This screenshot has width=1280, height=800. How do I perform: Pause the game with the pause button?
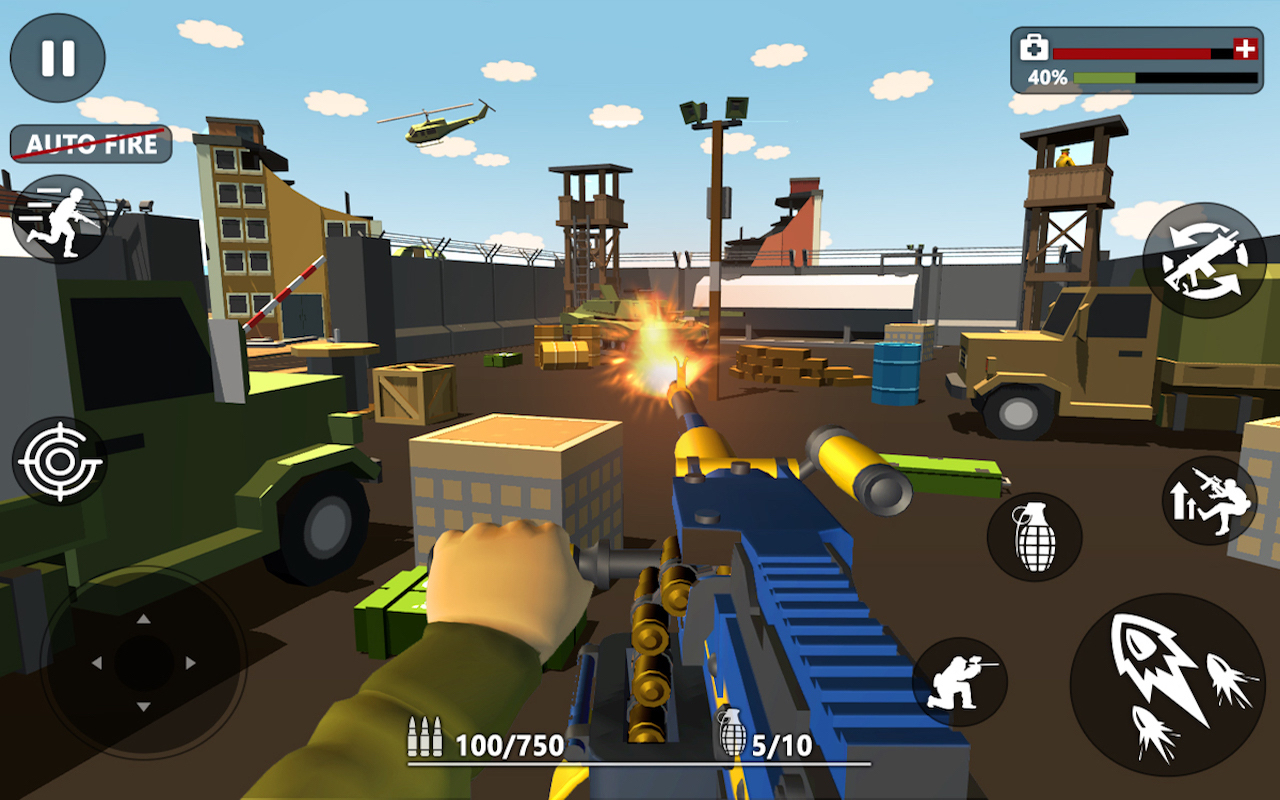coord(57,57)
